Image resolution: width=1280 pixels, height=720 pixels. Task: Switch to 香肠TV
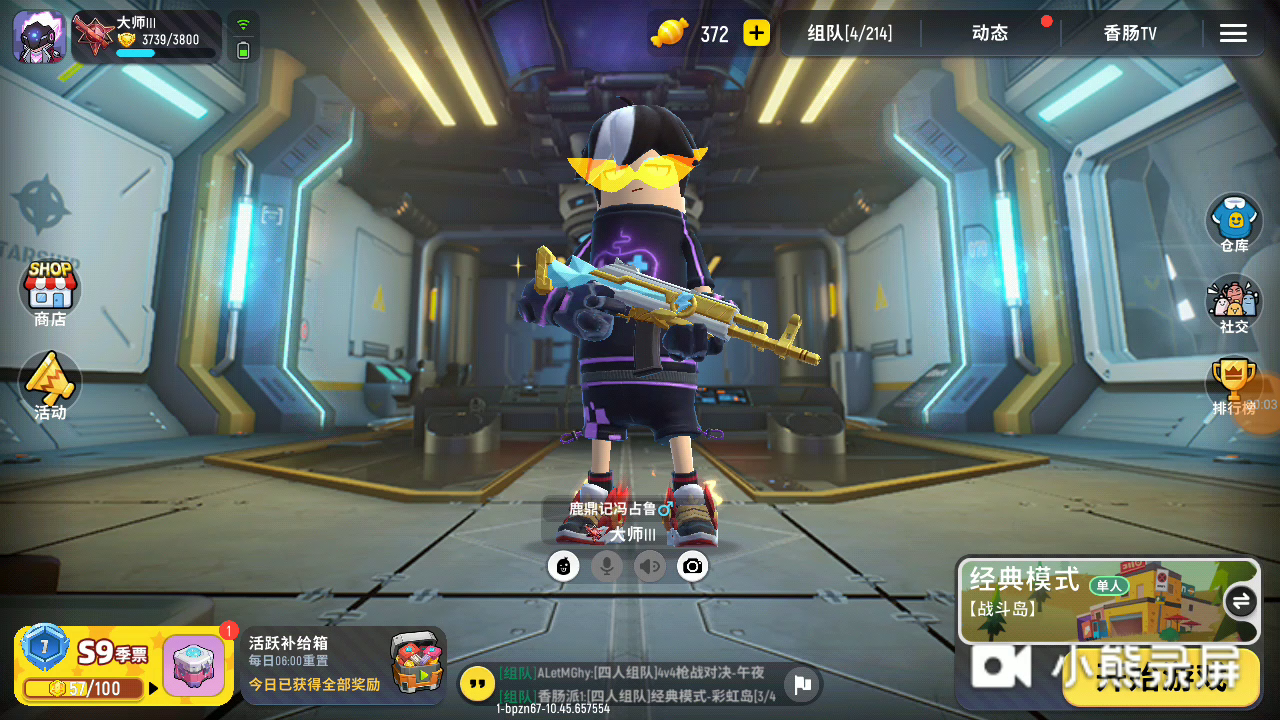click(x=1129, y=32)
